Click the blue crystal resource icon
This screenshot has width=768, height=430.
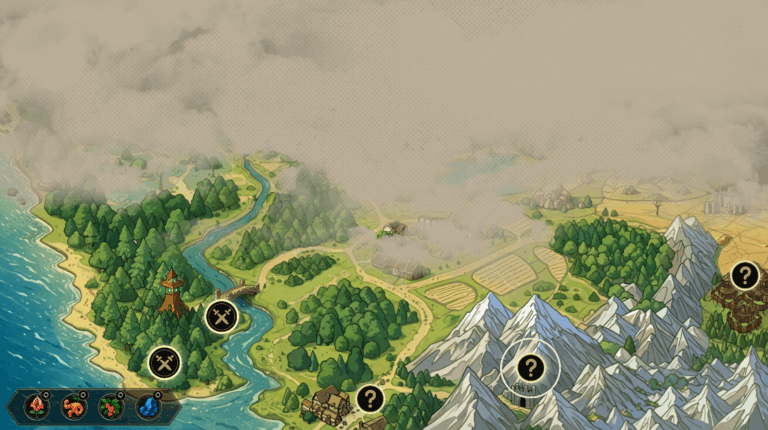coord(148,406)
